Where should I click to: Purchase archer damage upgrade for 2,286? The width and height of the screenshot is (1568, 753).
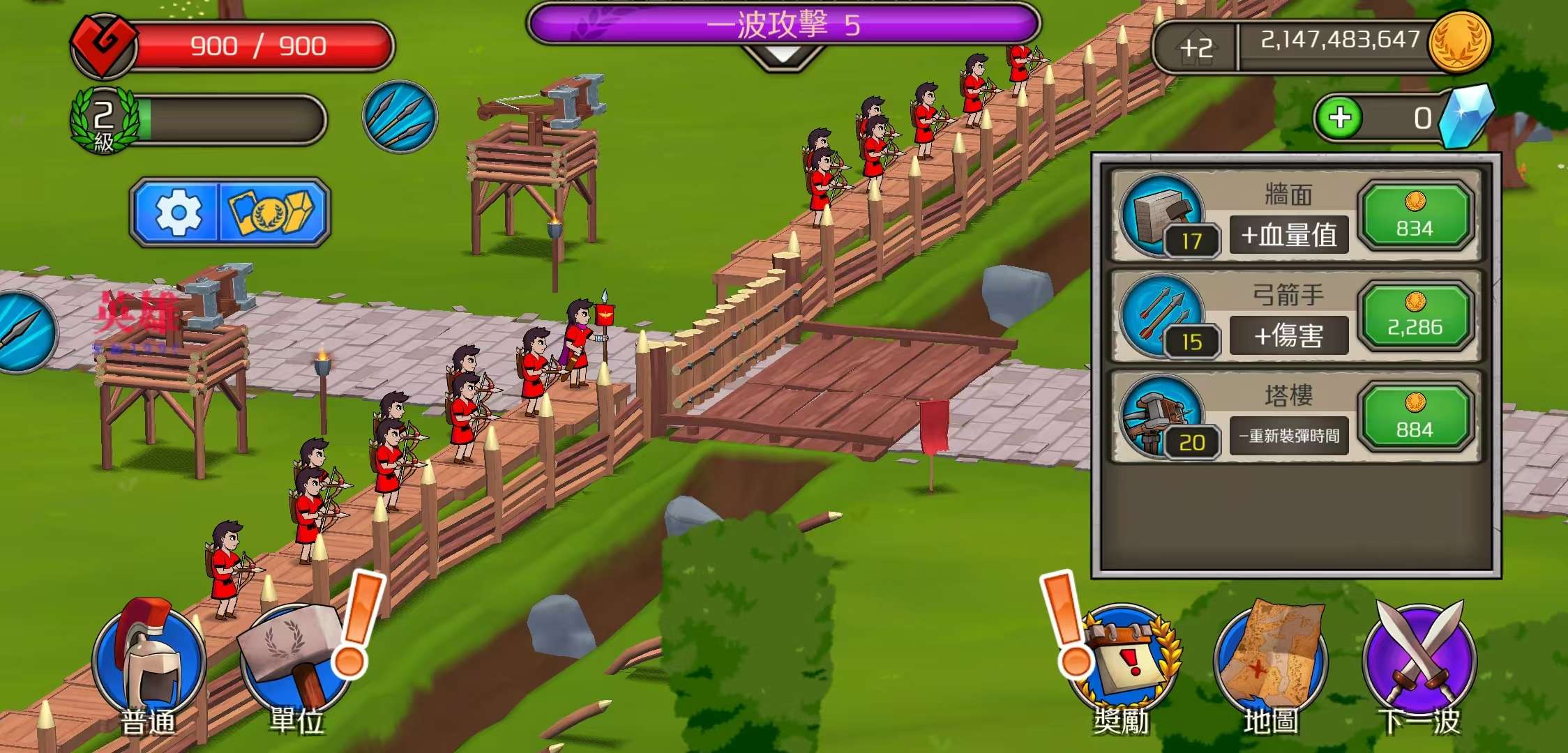pyautogui.click(x=1415, y=316)
